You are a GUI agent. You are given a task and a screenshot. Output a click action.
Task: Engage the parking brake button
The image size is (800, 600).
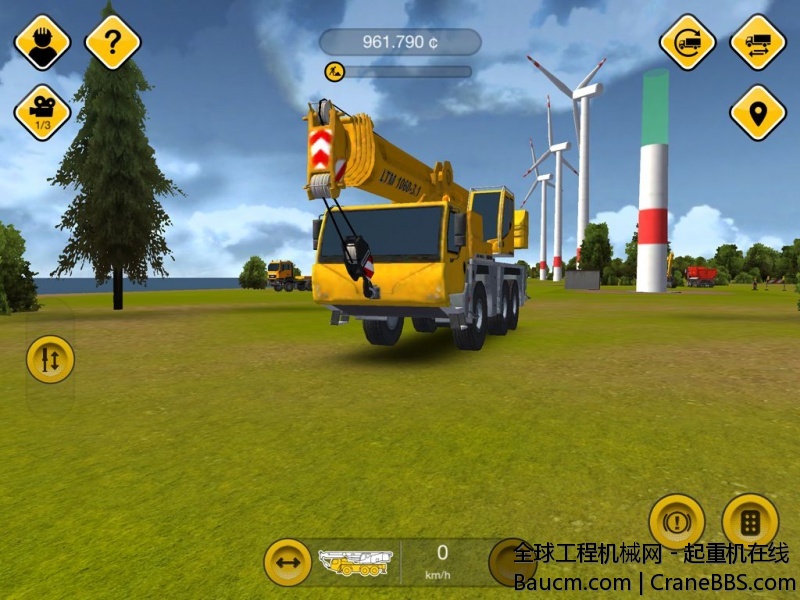coord(677,522)
